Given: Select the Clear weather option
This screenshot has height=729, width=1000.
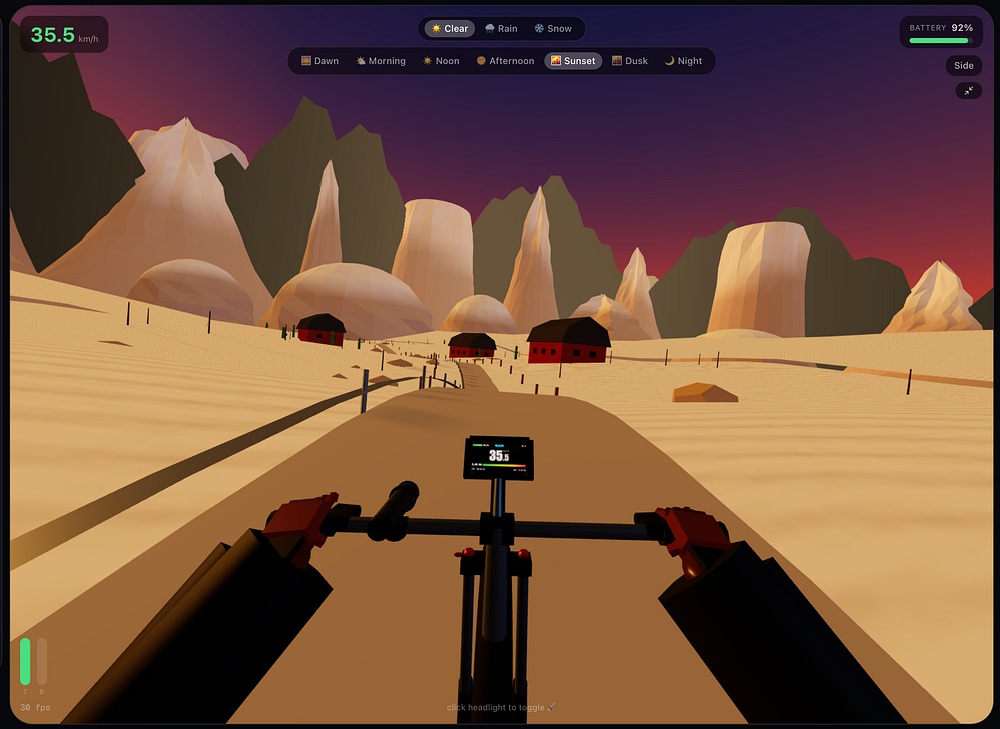Looking at the screenshot, I should [449, 29].
